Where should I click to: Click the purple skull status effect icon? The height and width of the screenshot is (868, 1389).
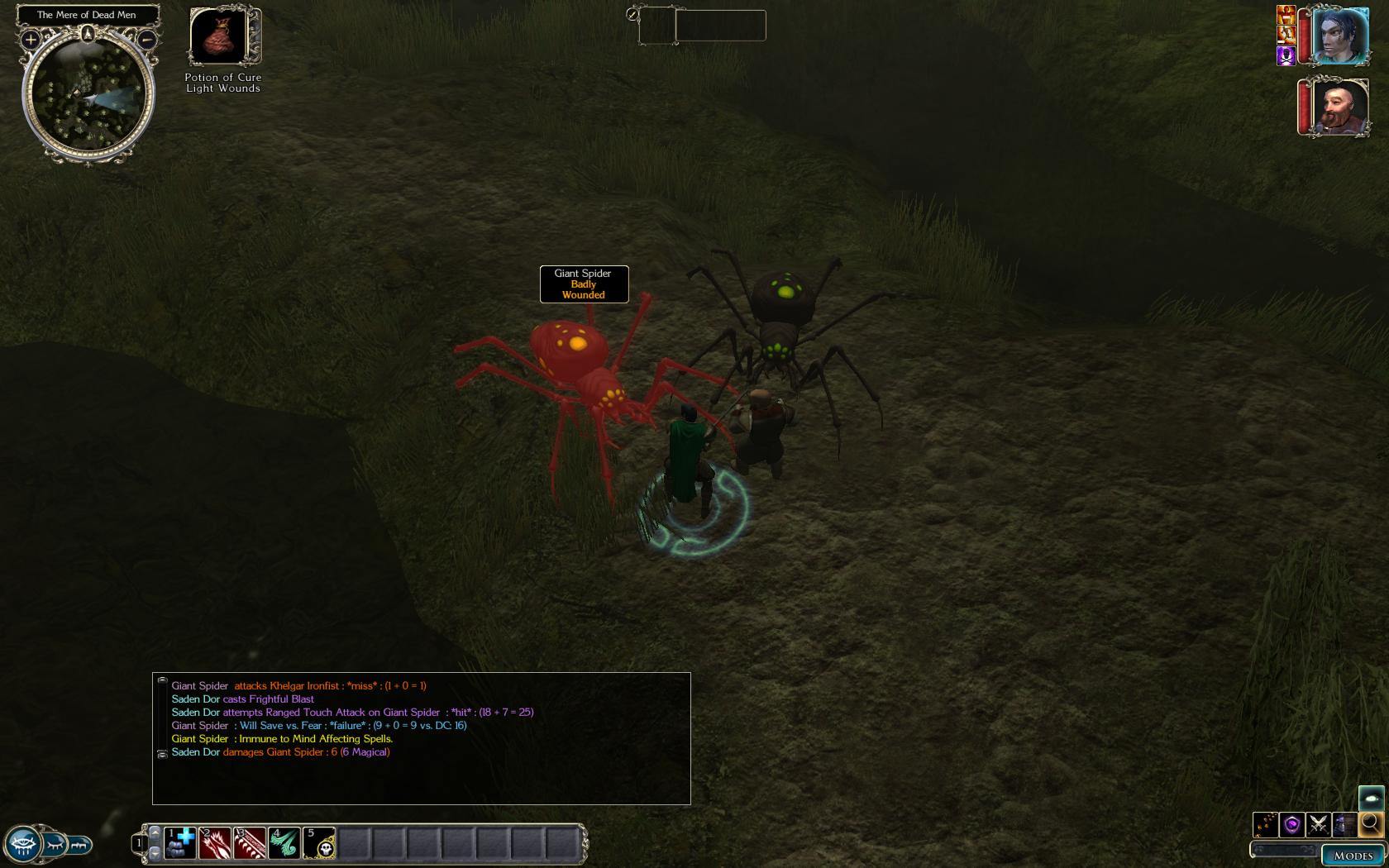point(1286,55)
